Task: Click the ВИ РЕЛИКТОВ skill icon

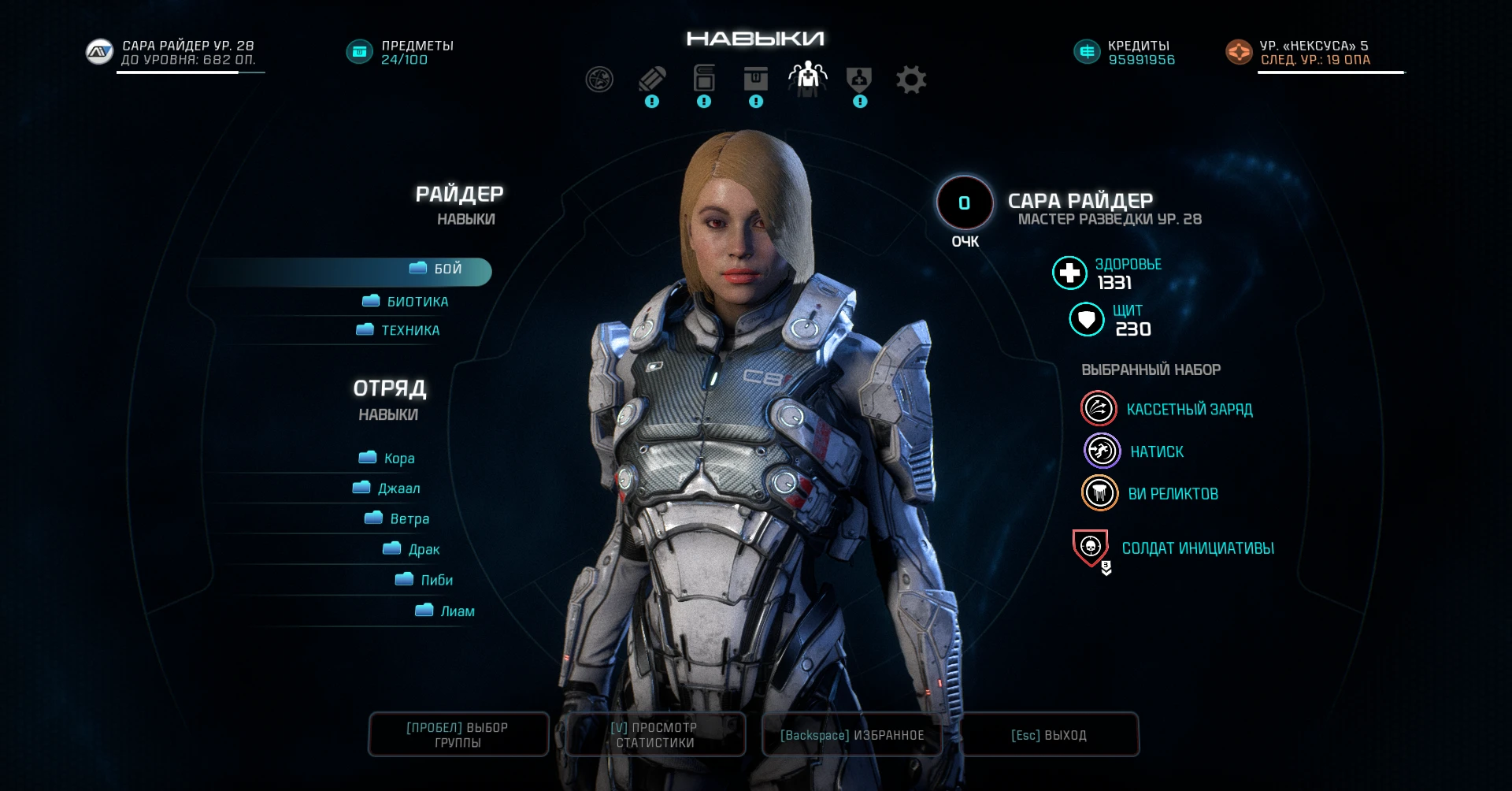Action: (1099, 493)
